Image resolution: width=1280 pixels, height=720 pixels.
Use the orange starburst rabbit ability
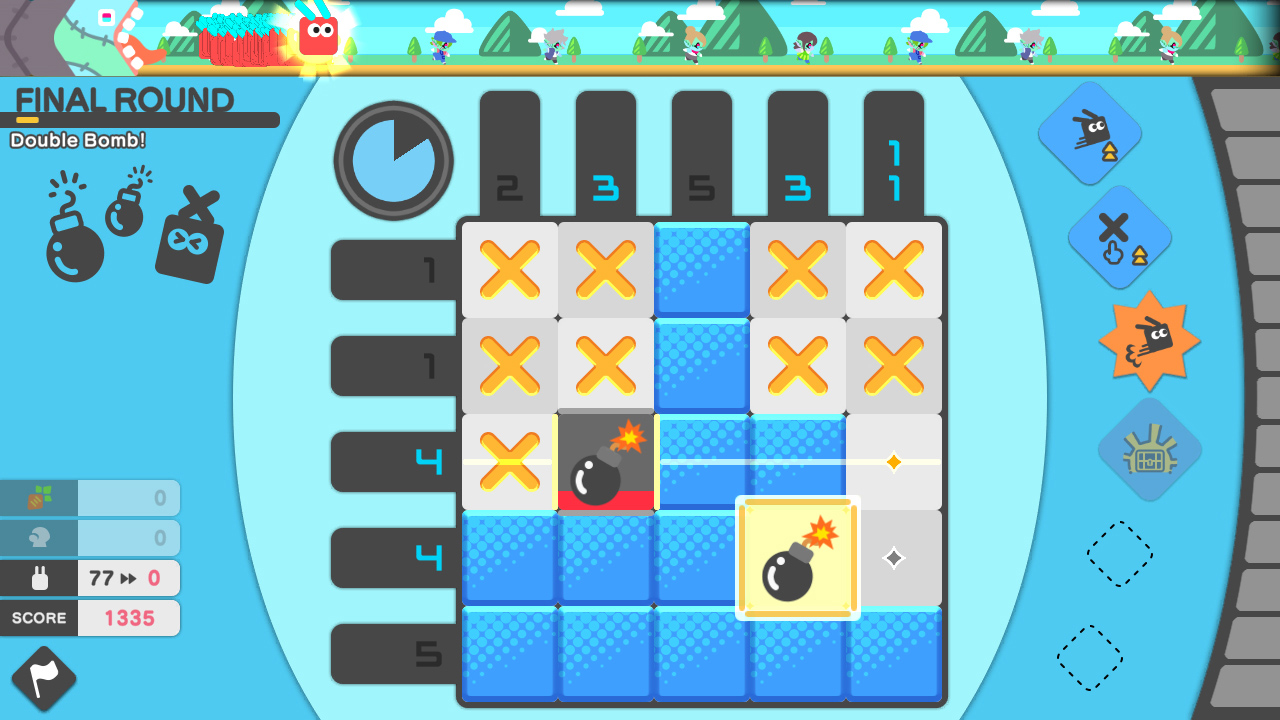(1149, 341)
